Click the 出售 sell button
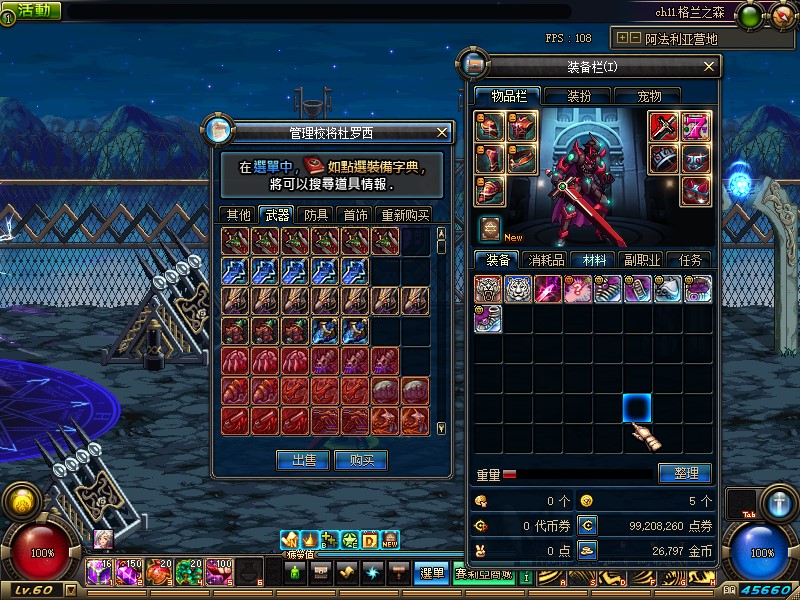 coord(304,460)
